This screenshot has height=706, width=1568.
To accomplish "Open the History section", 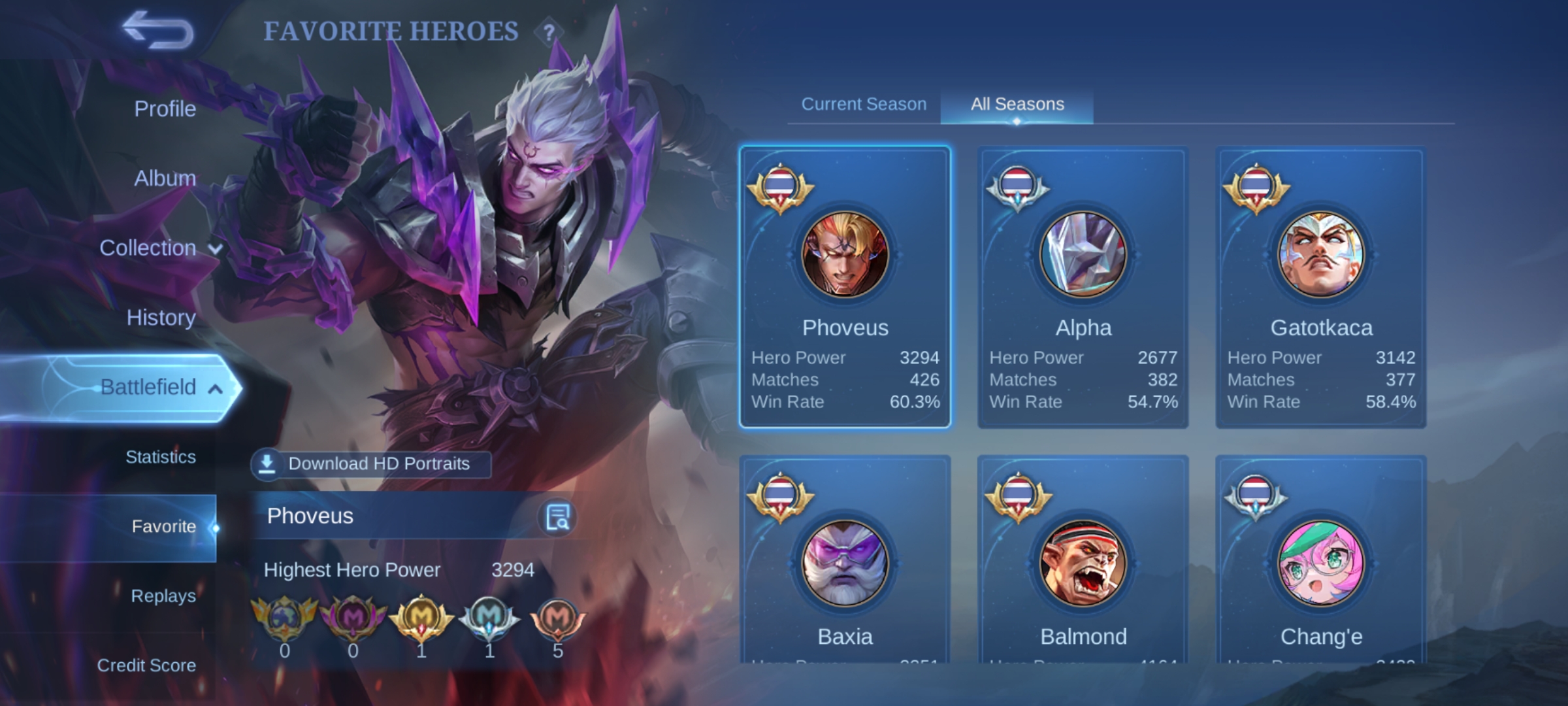I will 161,318.
